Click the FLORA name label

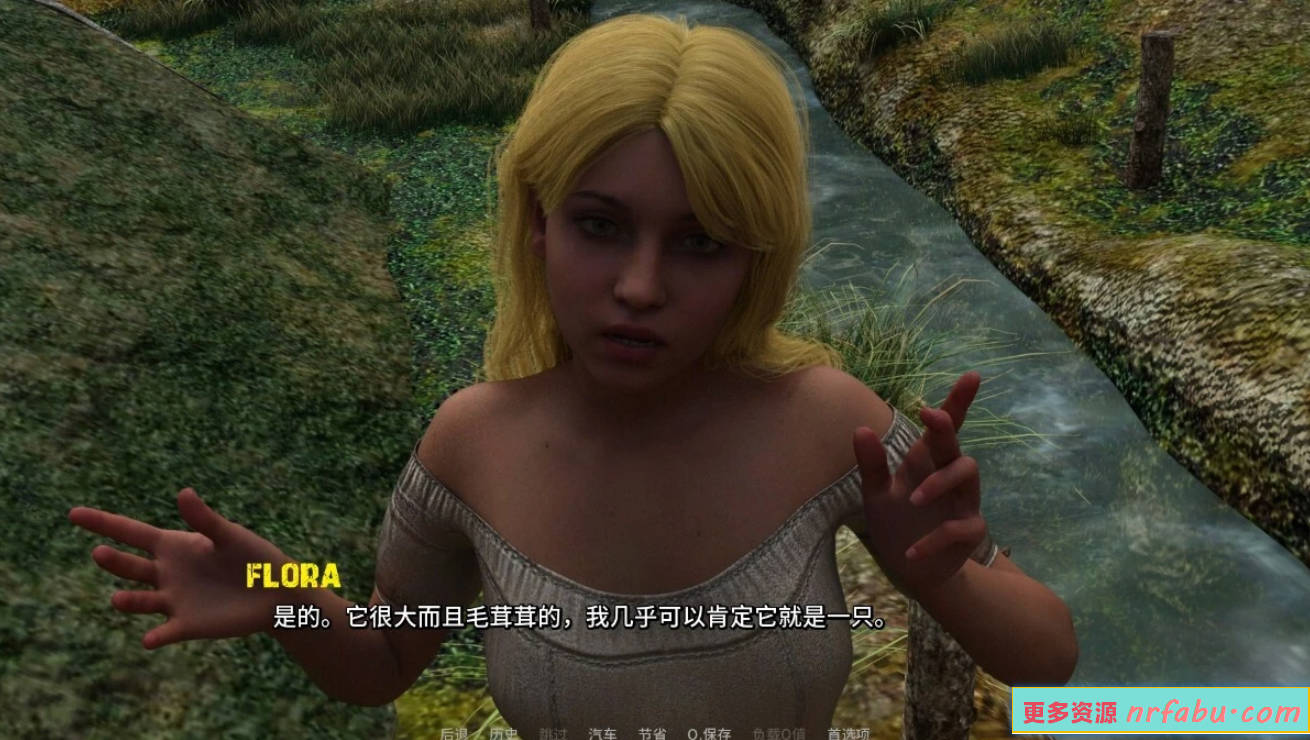point(293,574)
